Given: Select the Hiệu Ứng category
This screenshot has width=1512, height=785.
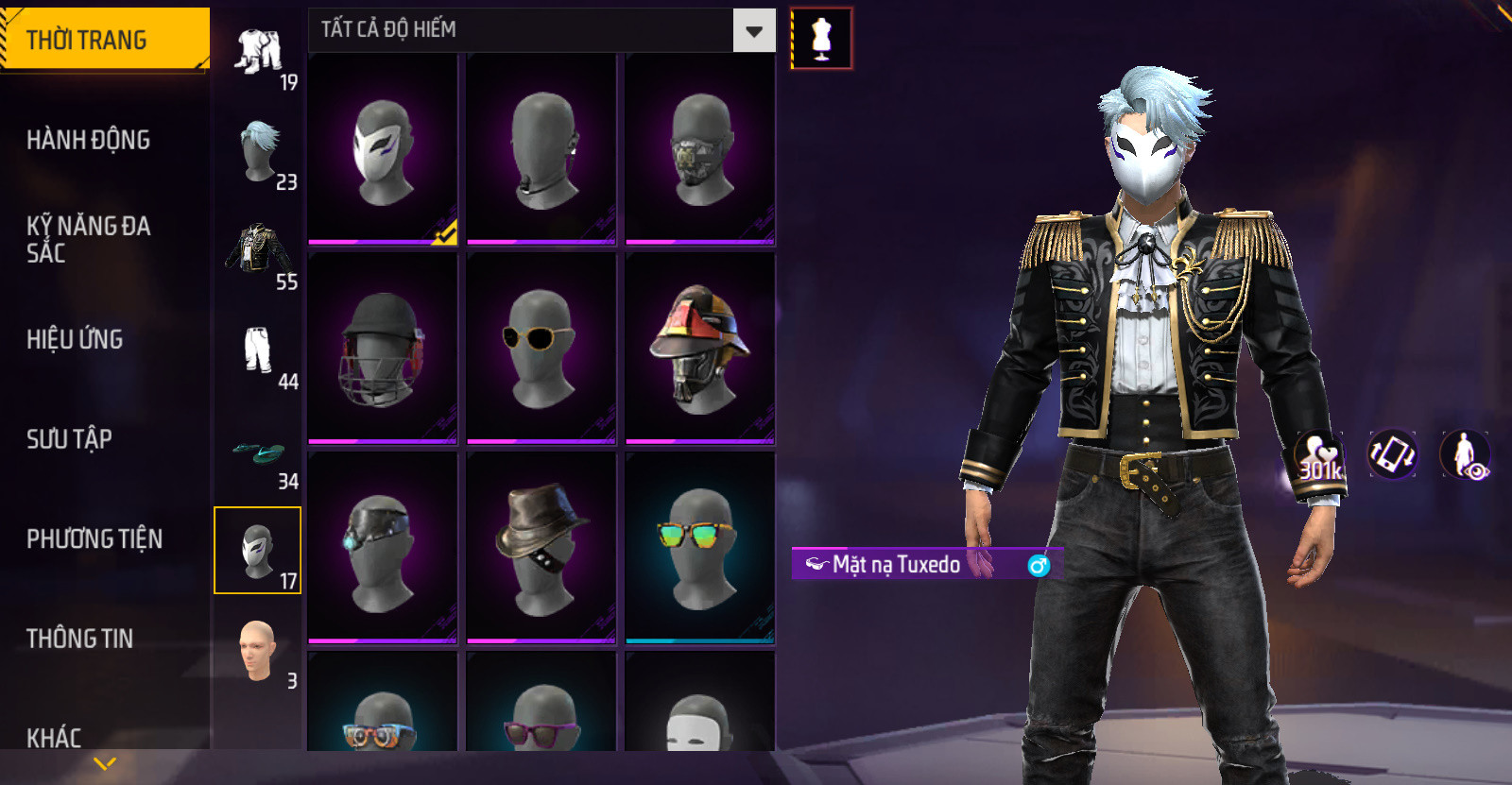Looking at the screenshot, I should (76, 339).
